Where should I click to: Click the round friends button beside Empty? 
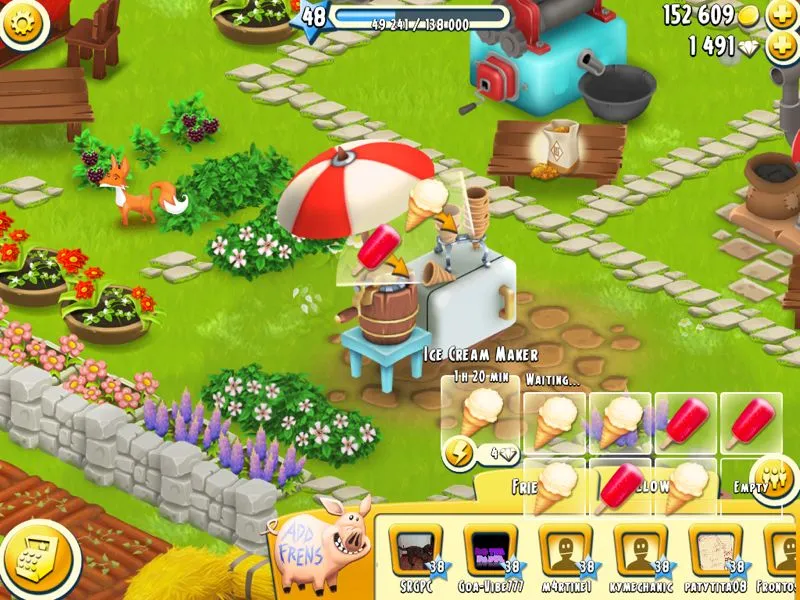[772, 471]
